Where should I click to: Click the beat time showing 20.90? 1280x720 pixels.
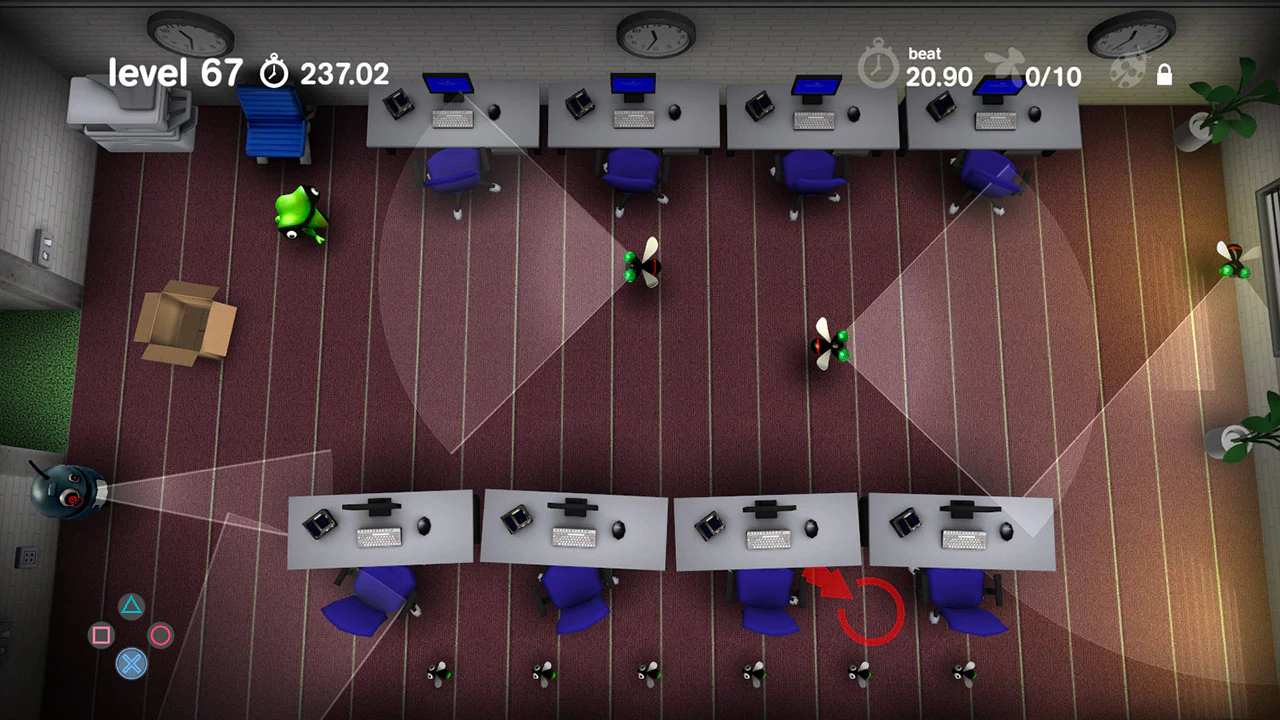938,76
